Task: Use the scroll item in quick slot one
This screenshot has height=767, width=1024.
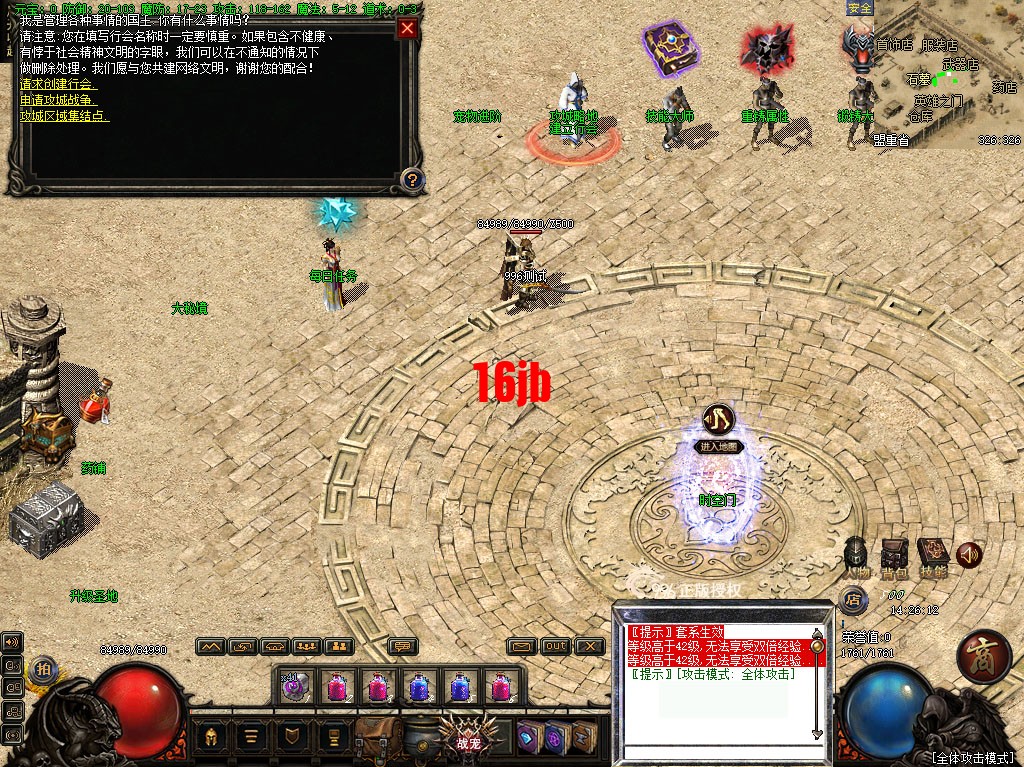Action: pos(293,686)
